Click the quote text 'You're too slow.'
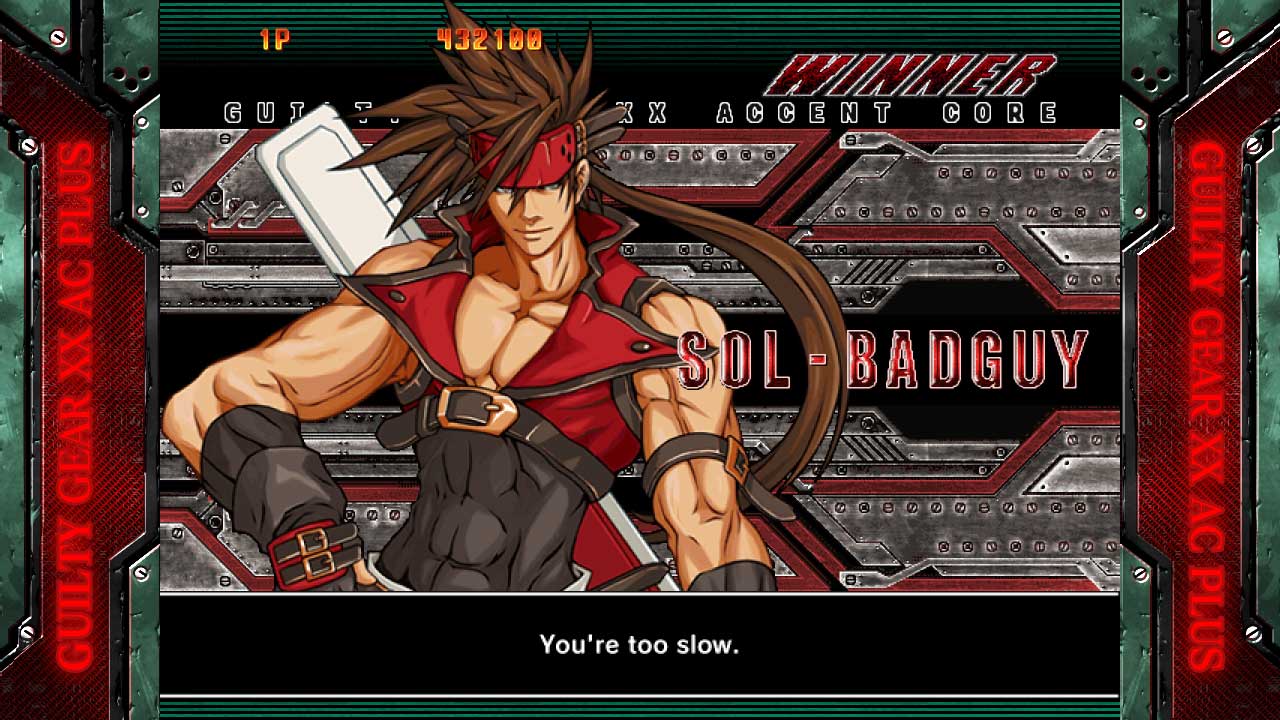 [638, 647]
